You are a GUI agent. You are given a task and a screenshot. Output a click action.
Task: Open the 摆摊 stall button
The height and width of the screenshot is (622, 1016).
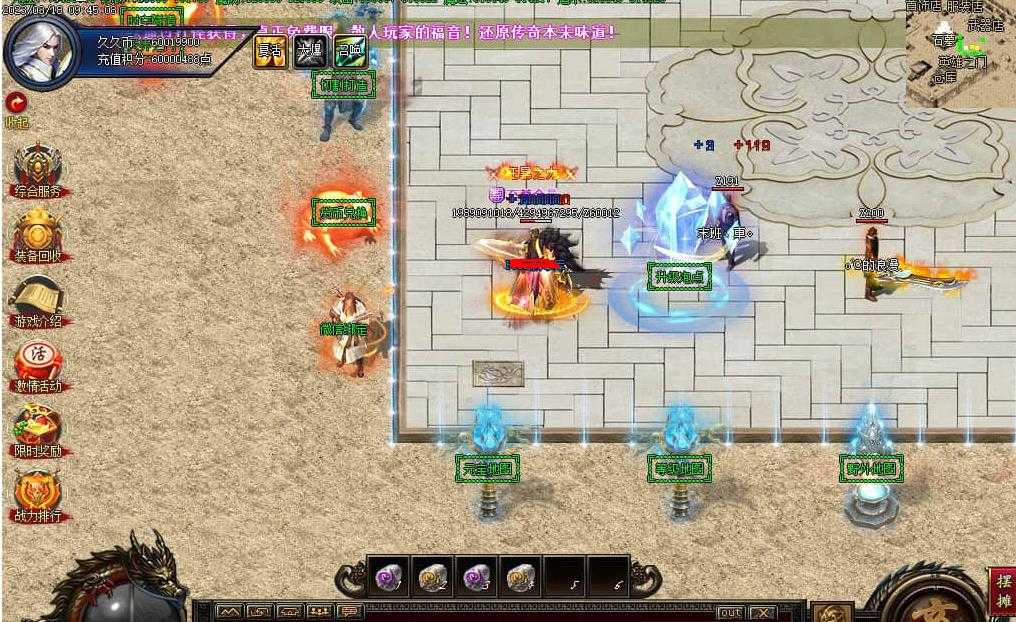point(1001,593)
